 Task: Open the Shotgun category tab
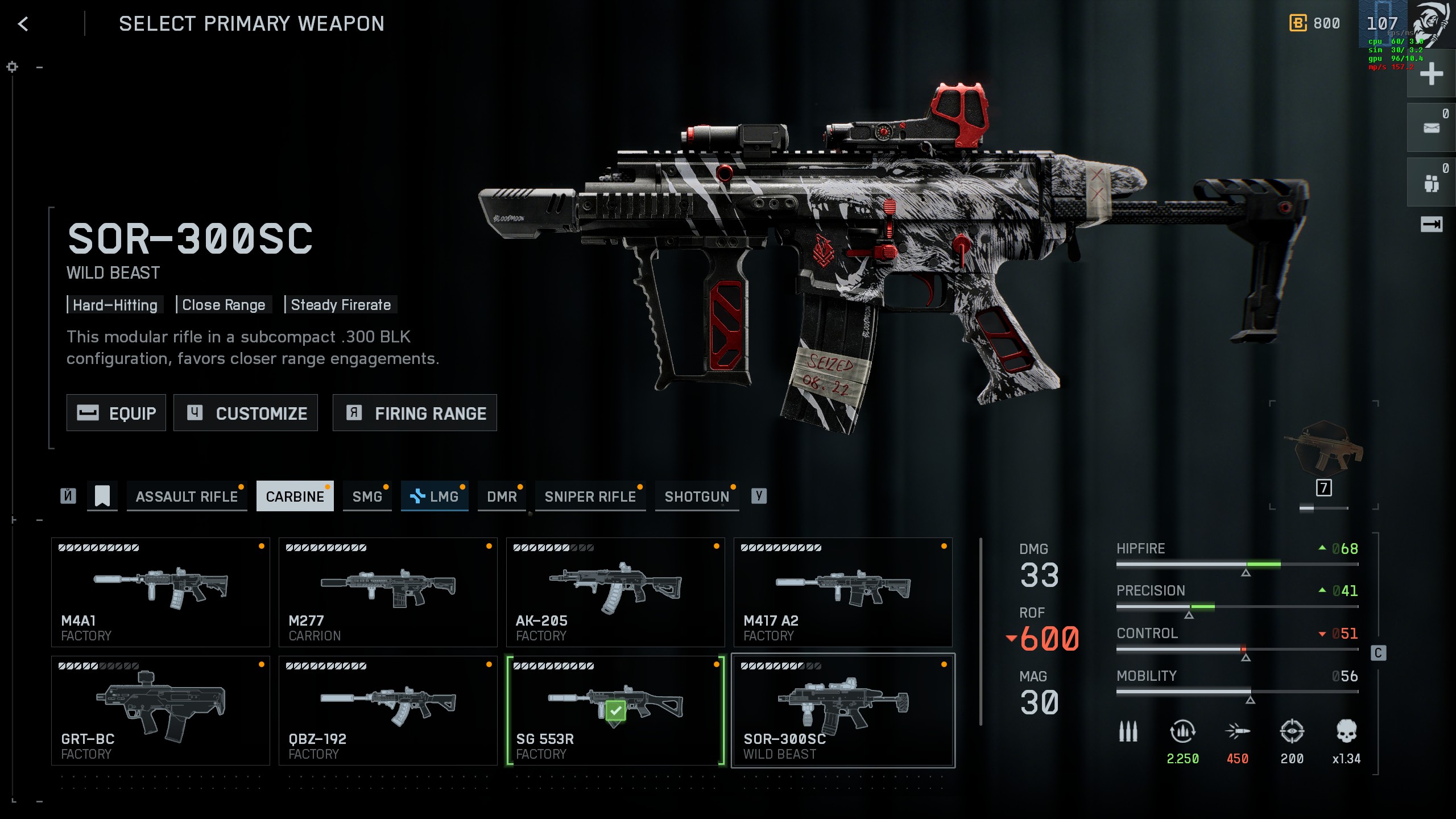click(697, 497)
